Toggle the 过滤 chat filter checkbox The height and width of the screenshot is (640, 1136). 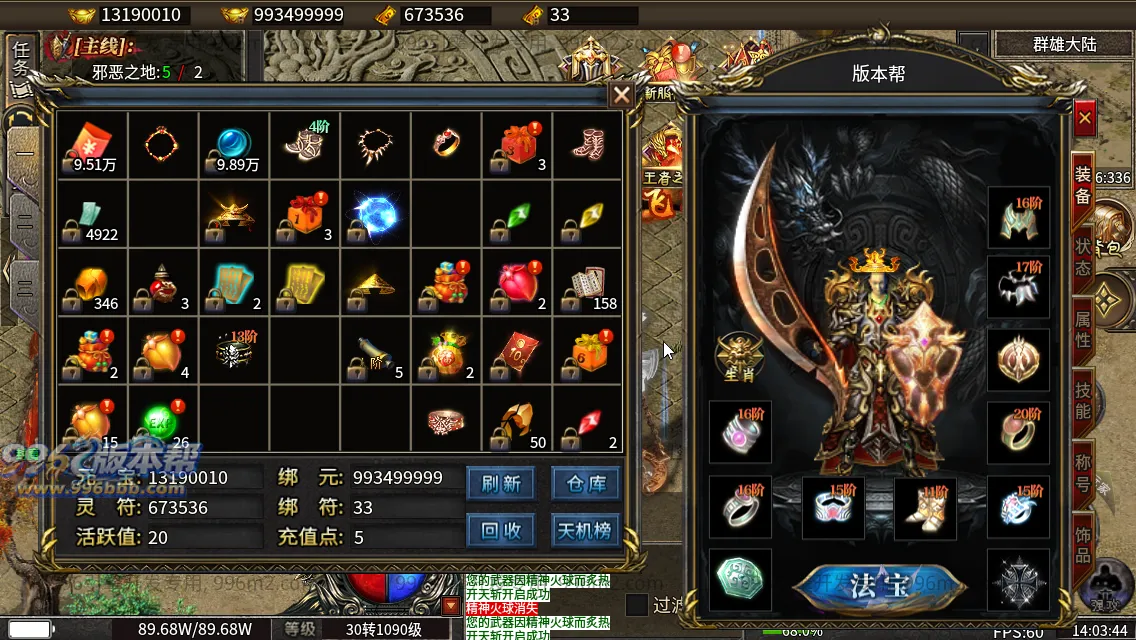pos(636,605)
